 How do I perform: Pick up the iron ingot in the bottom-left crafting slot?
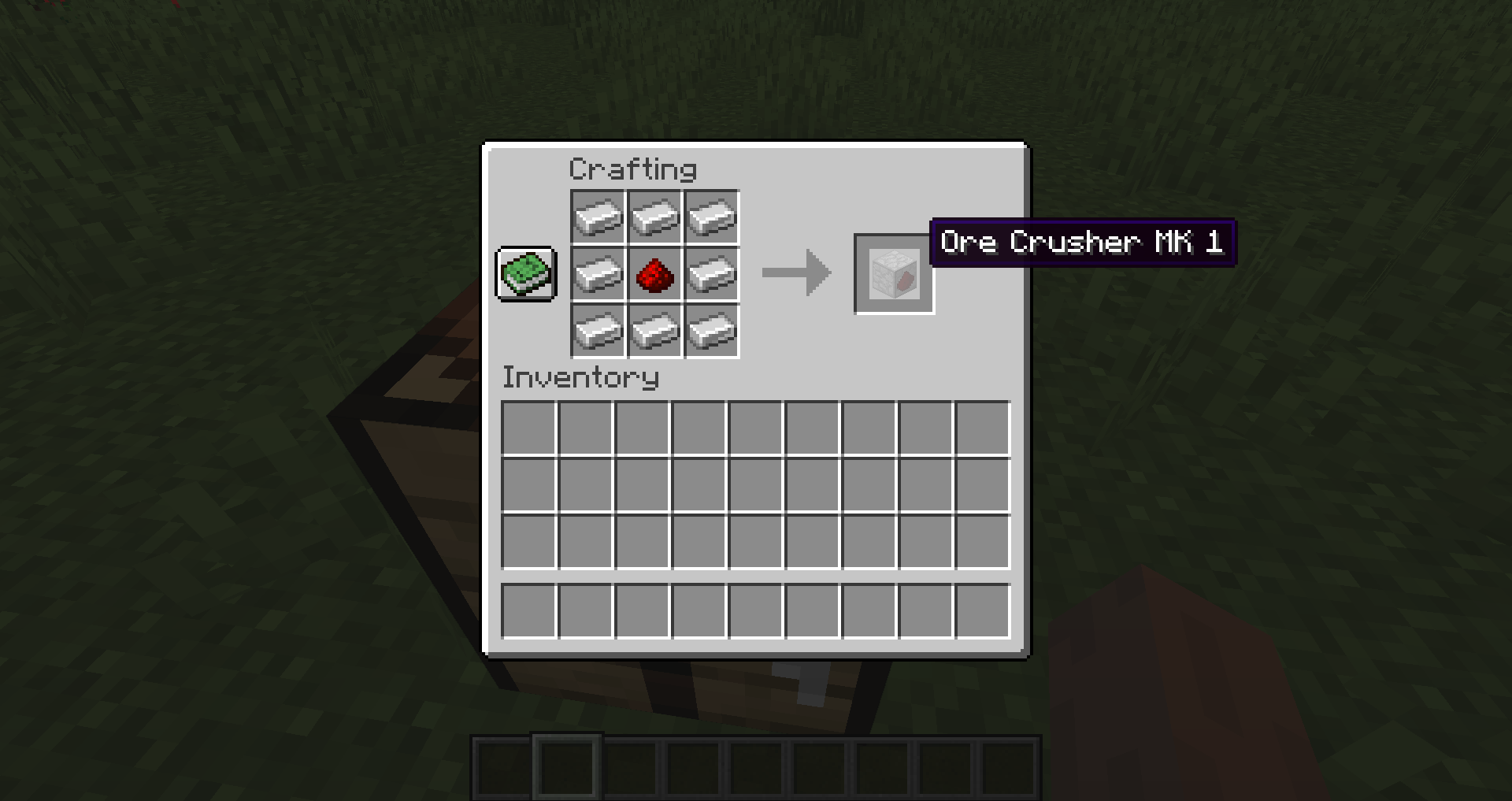pyautogui.click(x=597, y=331)
